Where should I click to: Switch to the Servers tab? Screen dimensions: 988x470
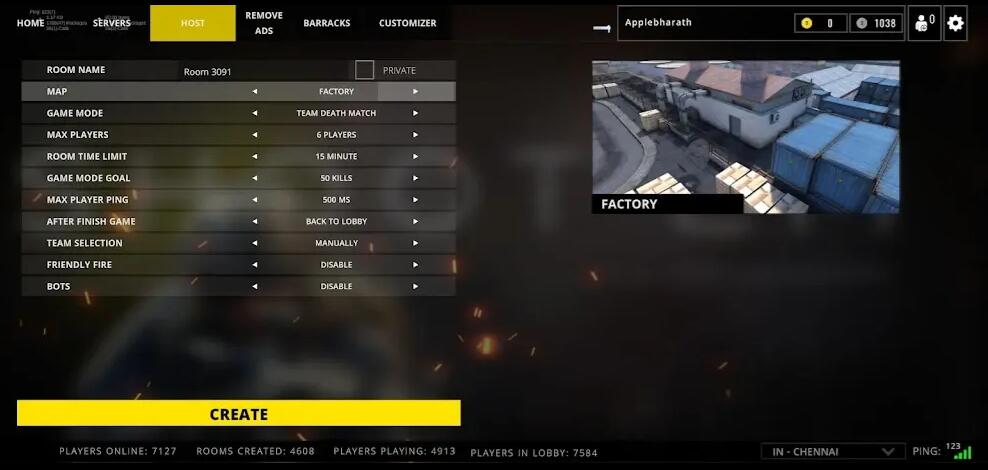click(x=112, y=23)
